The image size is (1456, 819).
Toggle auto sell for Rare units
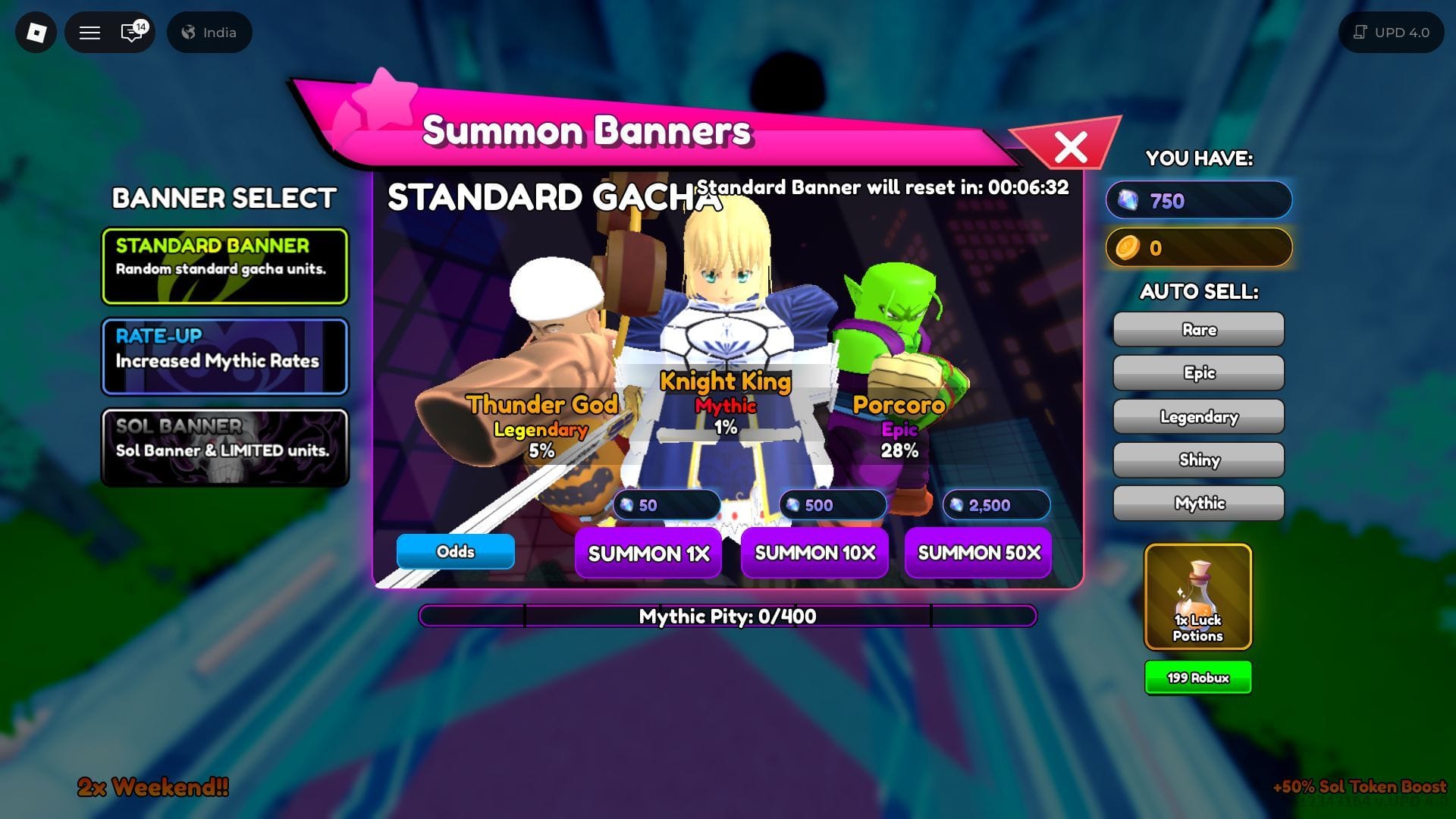1197,329
